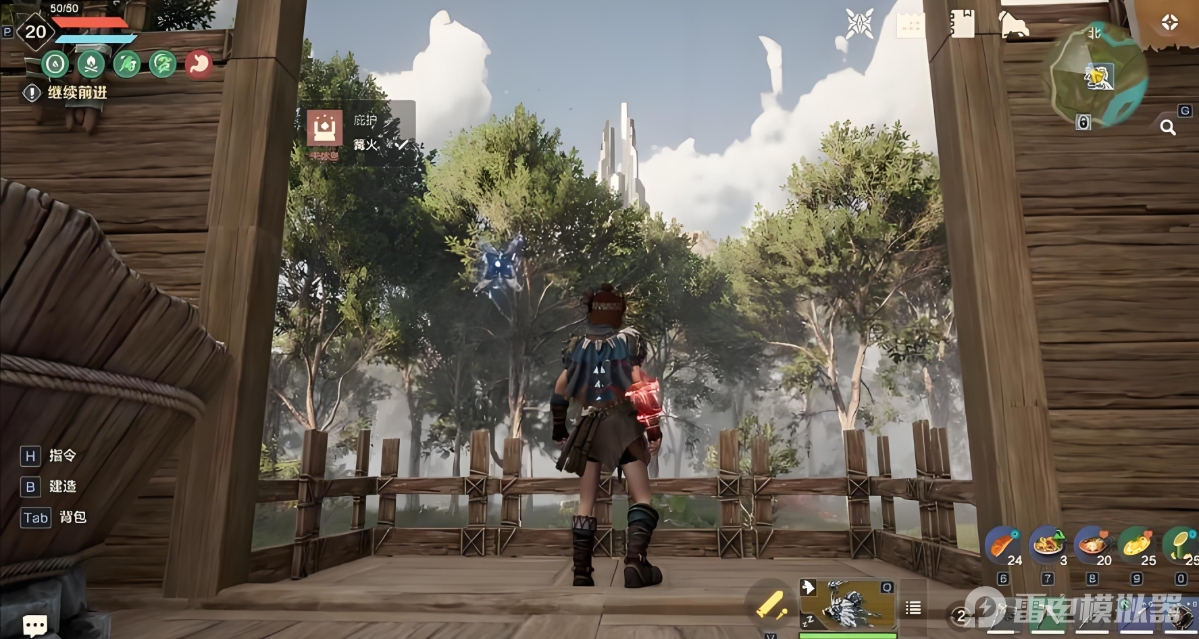Click the red stomach hunger icon
1199x639 pixels.
(199, 64)
